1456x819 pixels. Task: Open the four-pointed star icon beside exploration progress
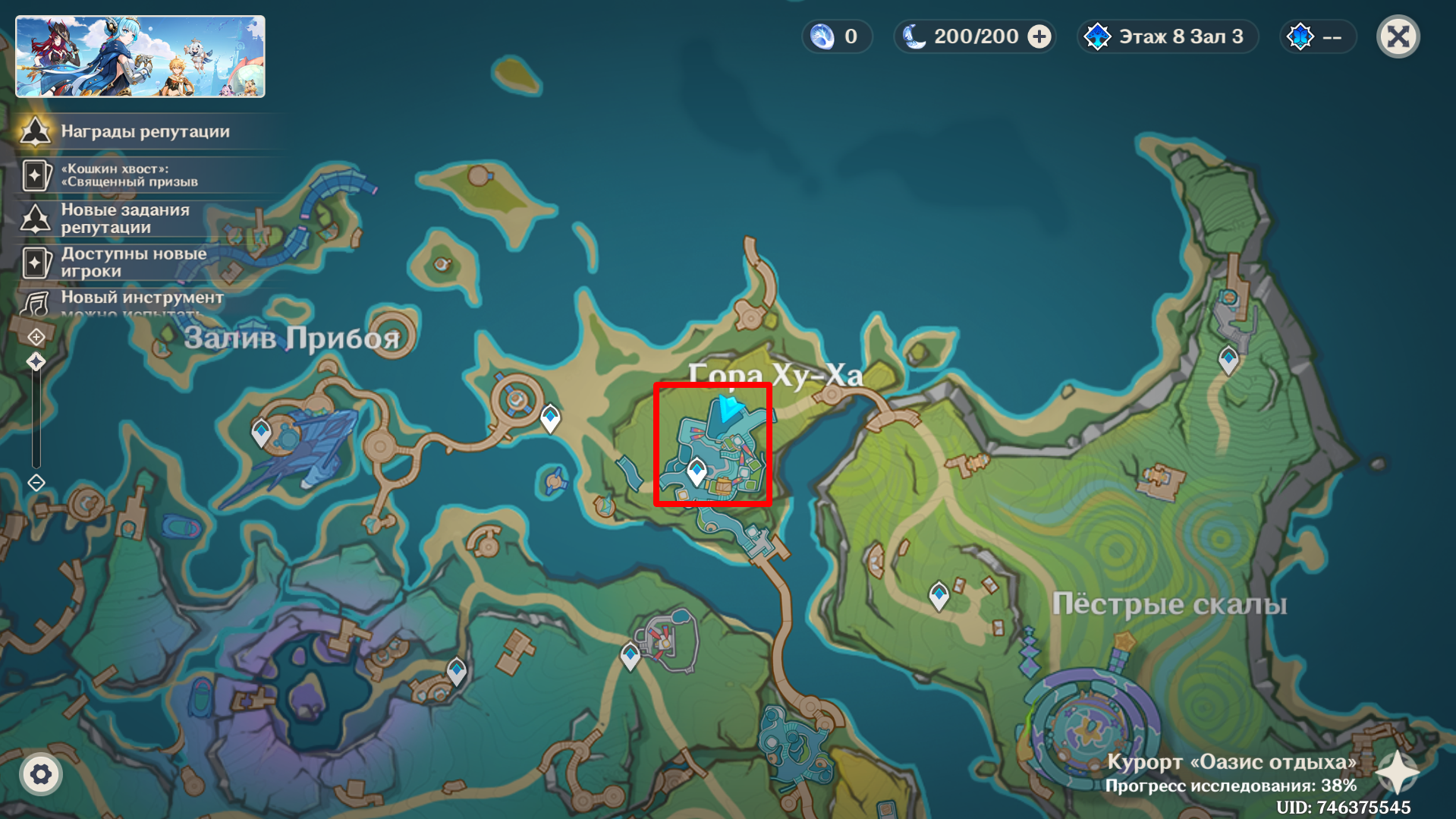pos(1397,773)
